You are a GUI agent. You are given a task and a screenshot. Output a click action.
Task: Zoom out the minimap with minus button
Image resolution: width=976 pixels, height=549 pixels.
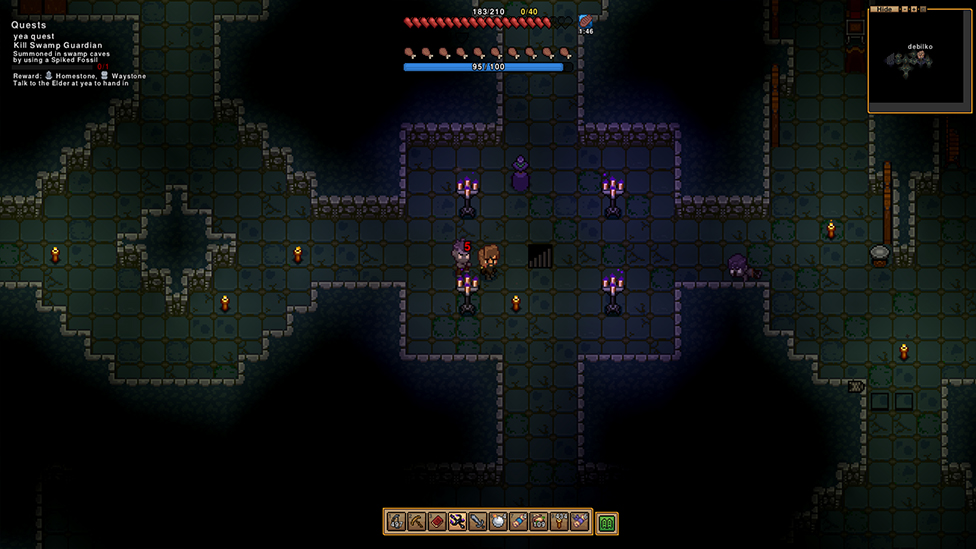903,9
